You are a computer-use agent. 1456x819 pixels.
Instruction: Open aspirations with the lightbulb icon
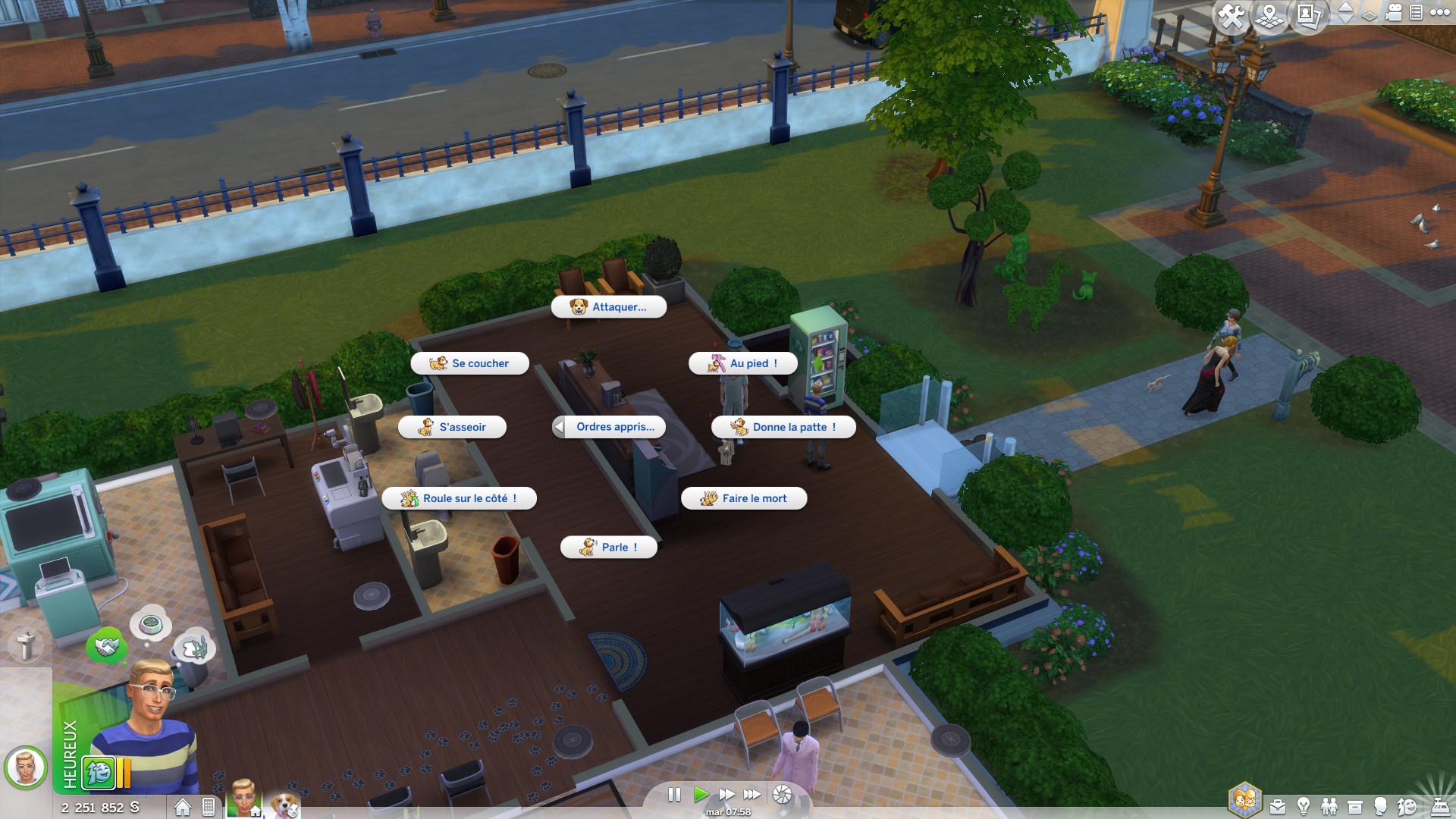click(1303, 807)
